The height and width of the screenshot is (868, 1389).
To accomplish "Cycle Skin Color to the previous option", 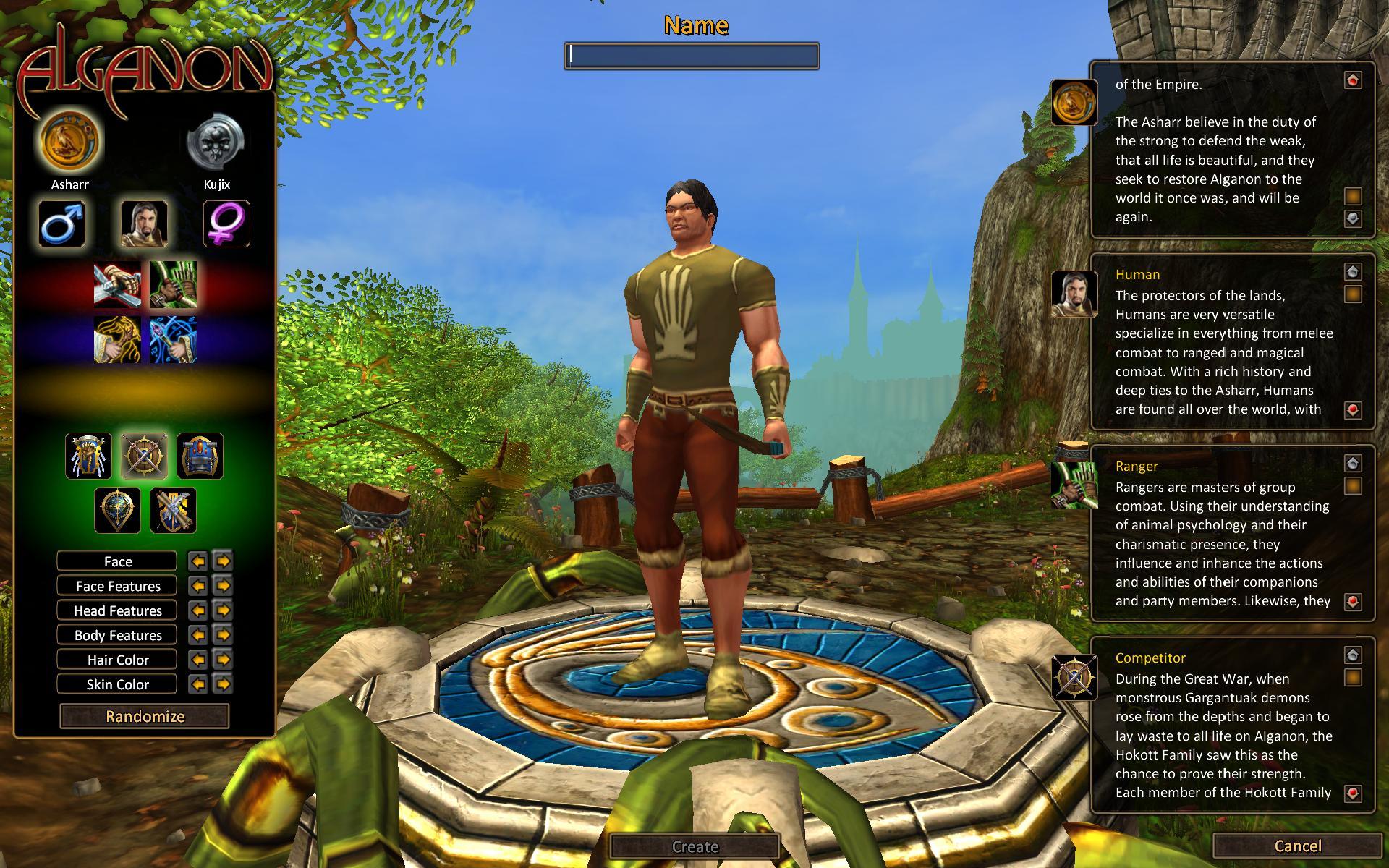I will 197,684.
